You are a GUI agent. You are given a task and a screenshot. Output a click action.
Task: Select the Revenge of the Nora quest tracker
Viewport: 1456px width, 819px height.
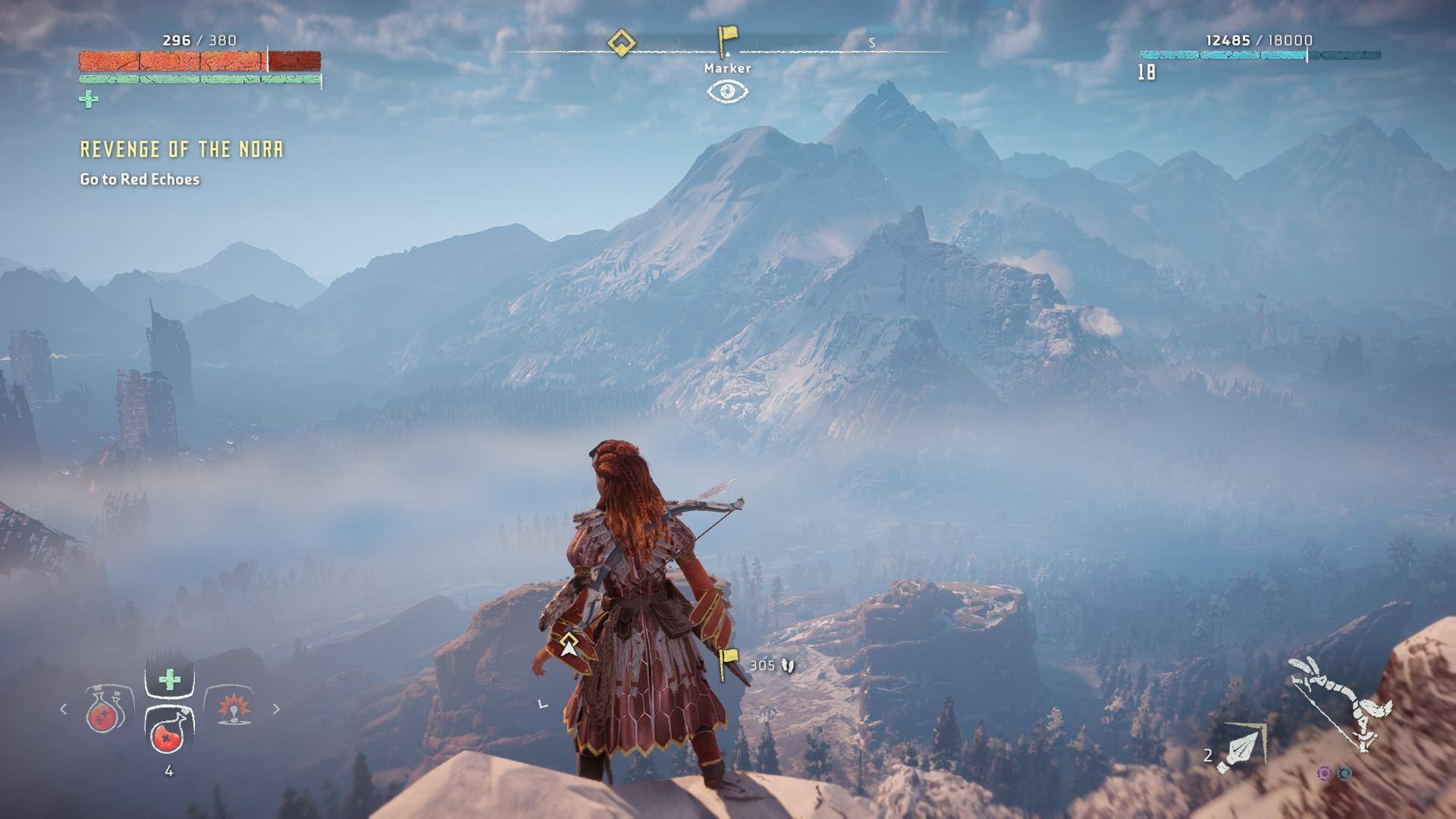181,149
